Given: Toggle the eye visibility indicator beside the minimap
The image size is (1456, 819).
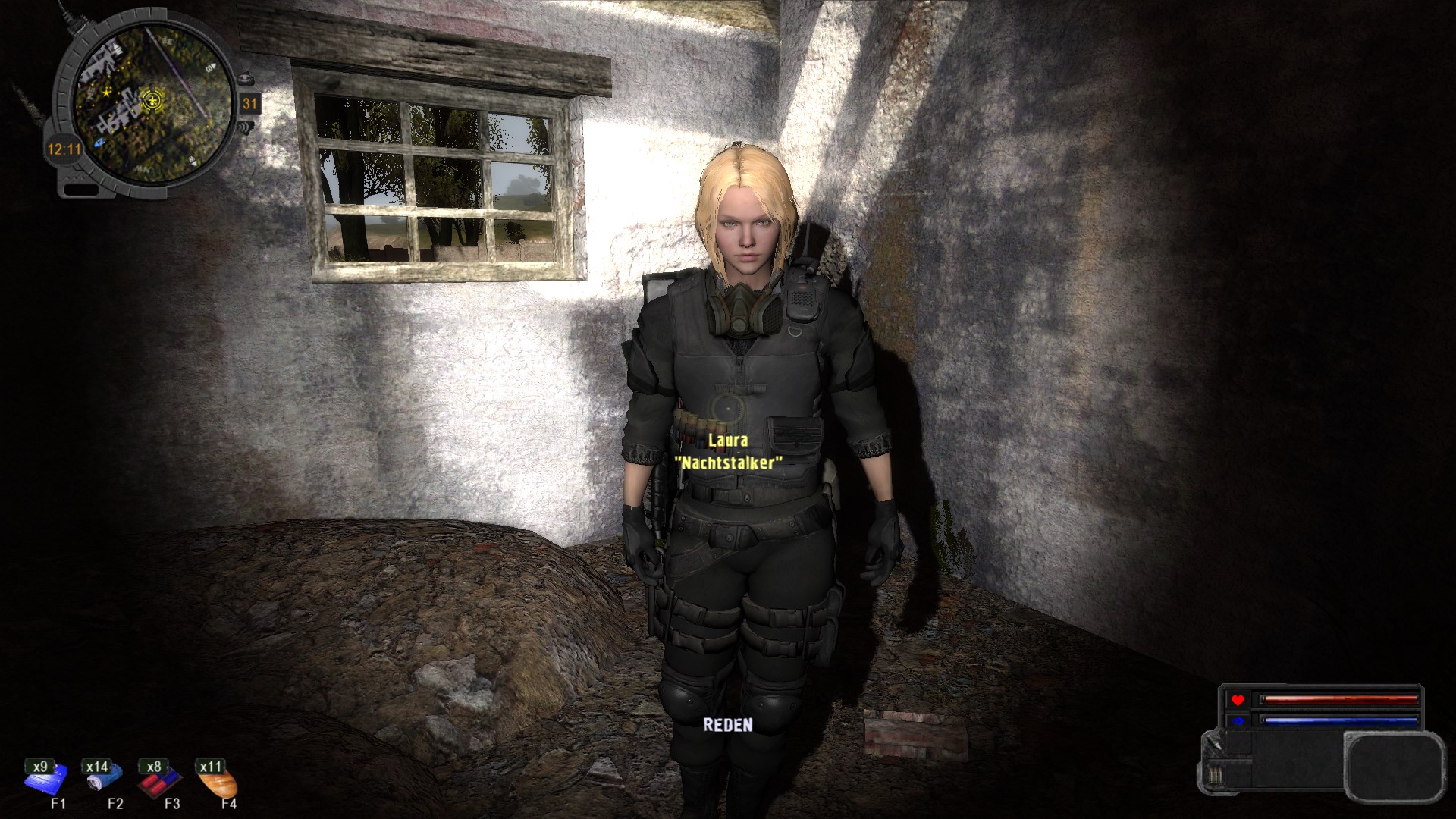Looking at the screenshot, I should (246, 79).
